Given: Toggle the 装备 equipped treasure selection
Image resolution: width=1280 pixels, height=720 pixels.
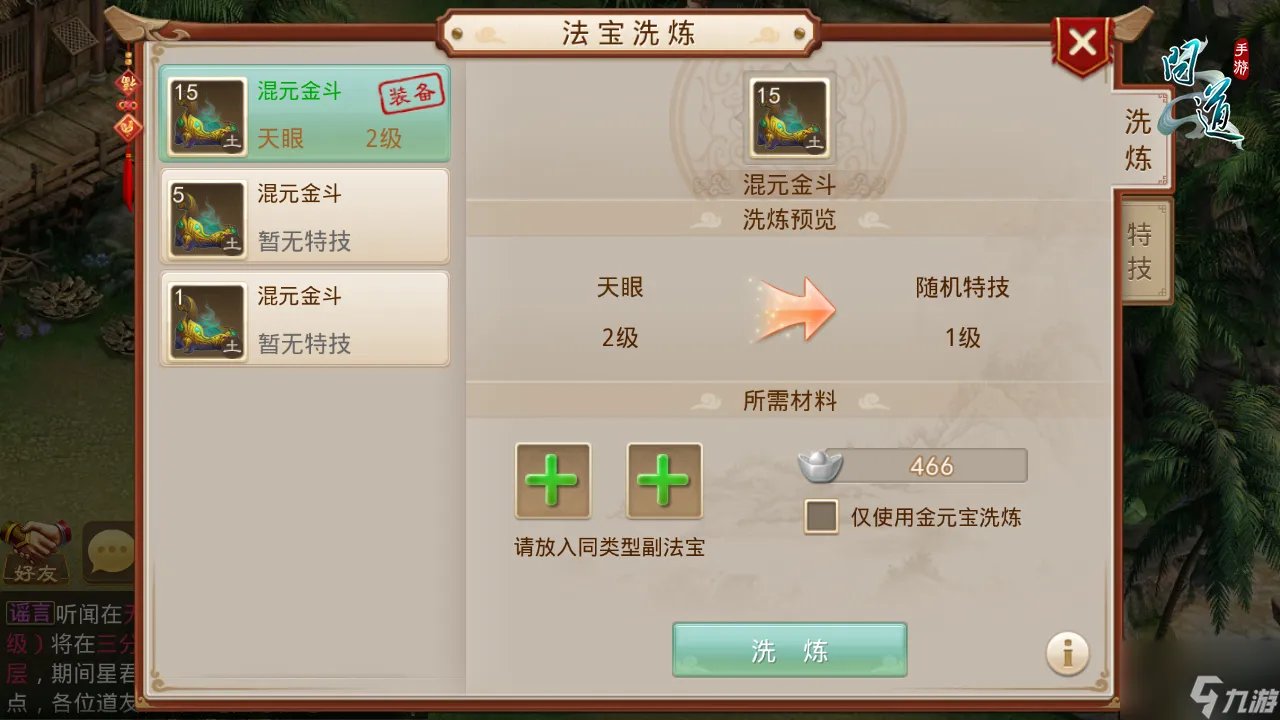Looking at the screenshot, I should tap(413, 92).
